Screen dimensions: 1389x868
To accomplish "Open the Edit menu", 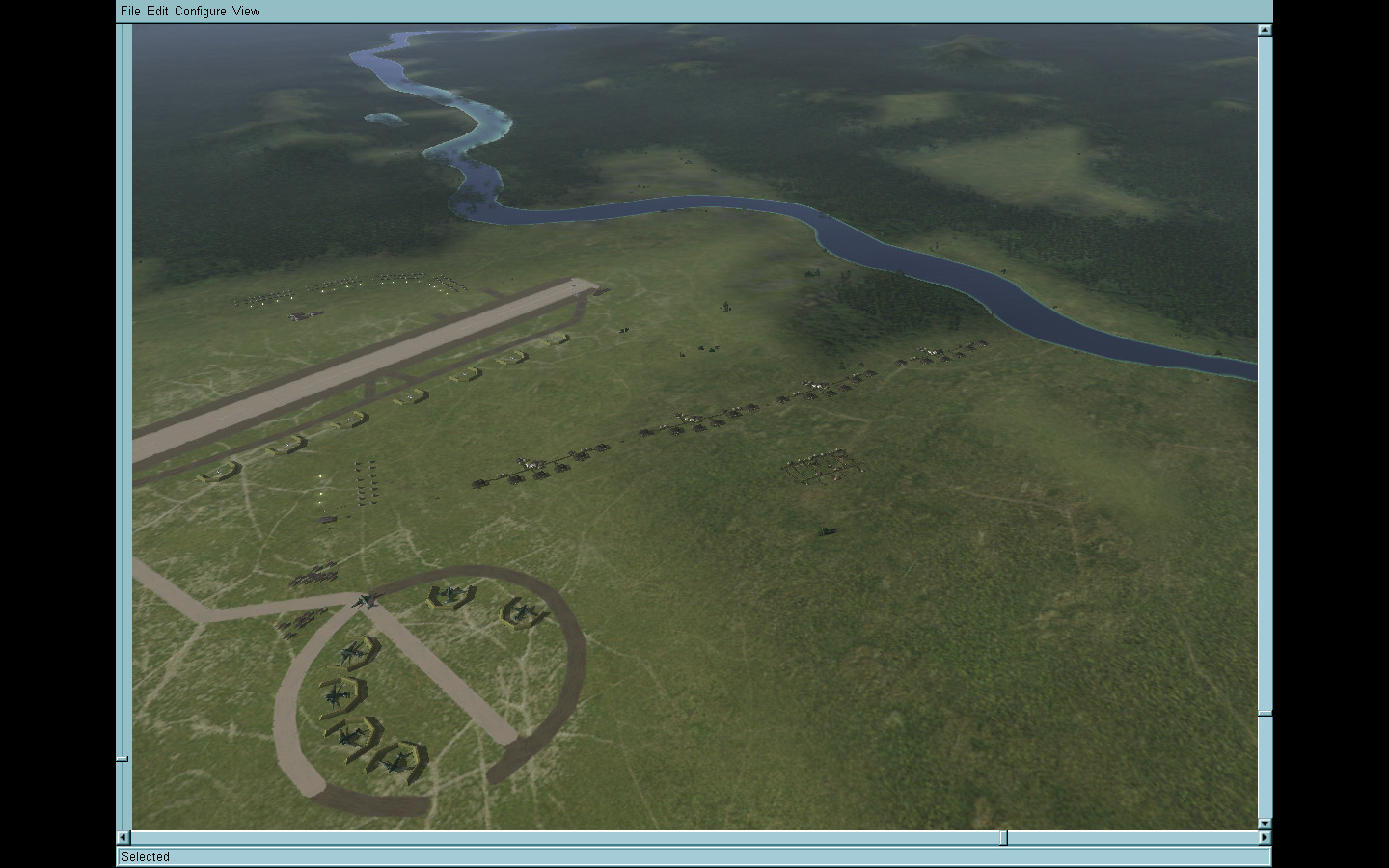I will (x=157, y=11).
